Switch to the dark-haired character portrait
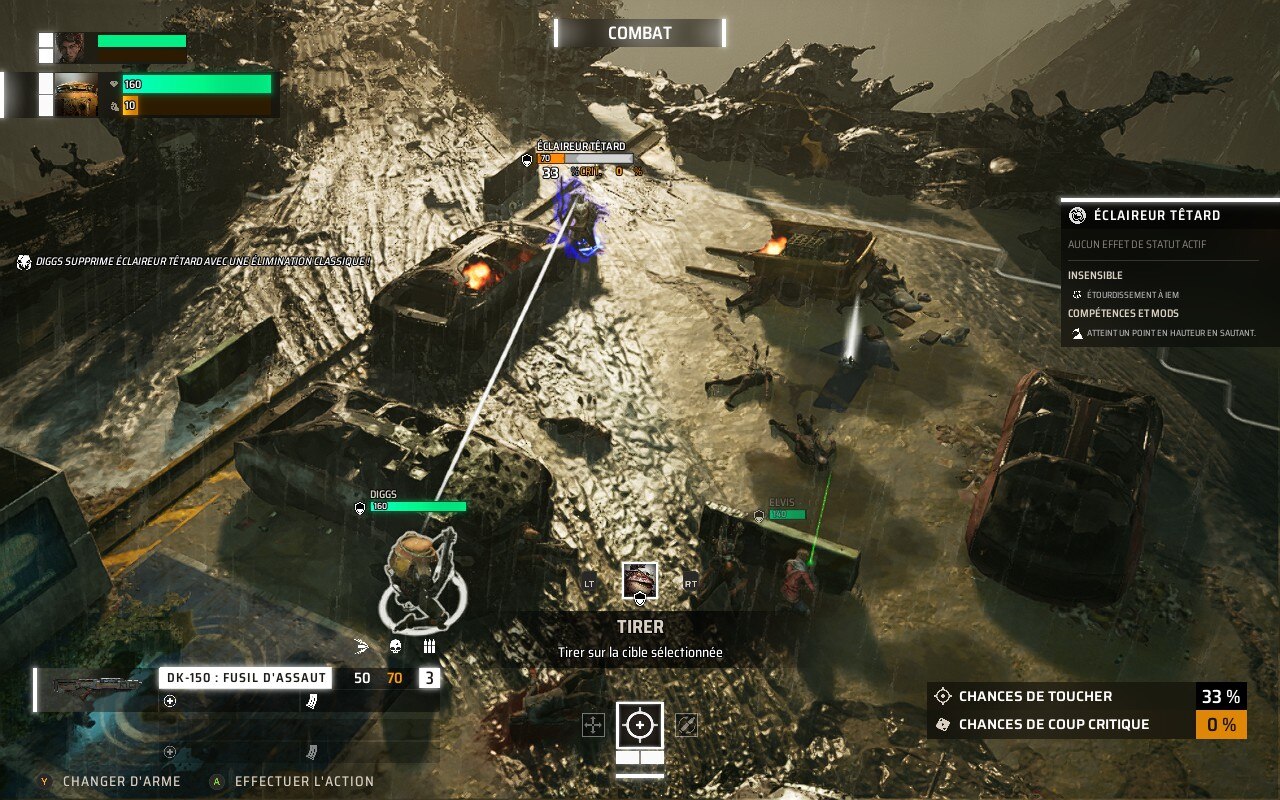The image size is (1280, 800). point(70,47)
